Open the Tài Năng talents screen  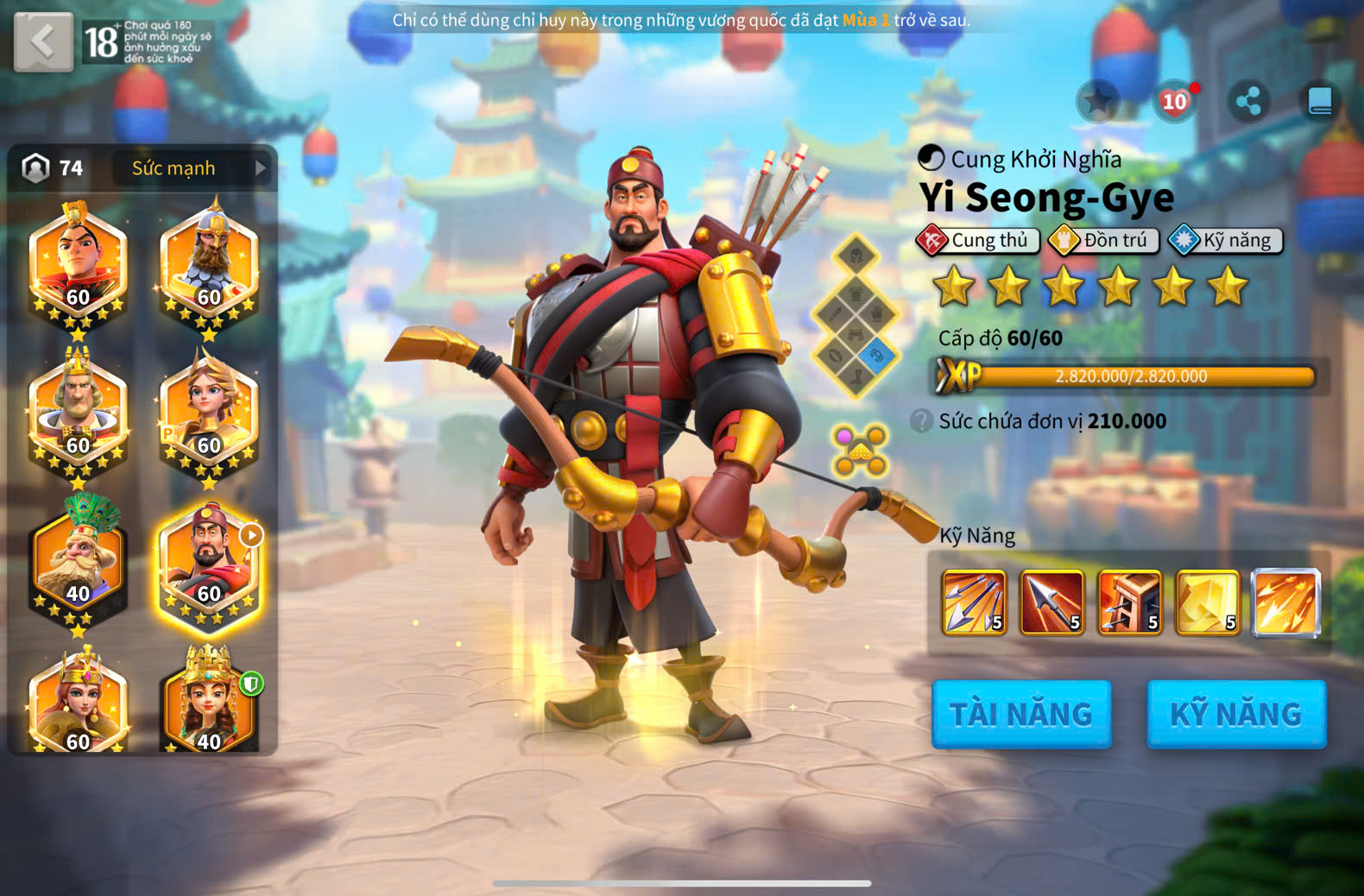[x=1021, y=714]
